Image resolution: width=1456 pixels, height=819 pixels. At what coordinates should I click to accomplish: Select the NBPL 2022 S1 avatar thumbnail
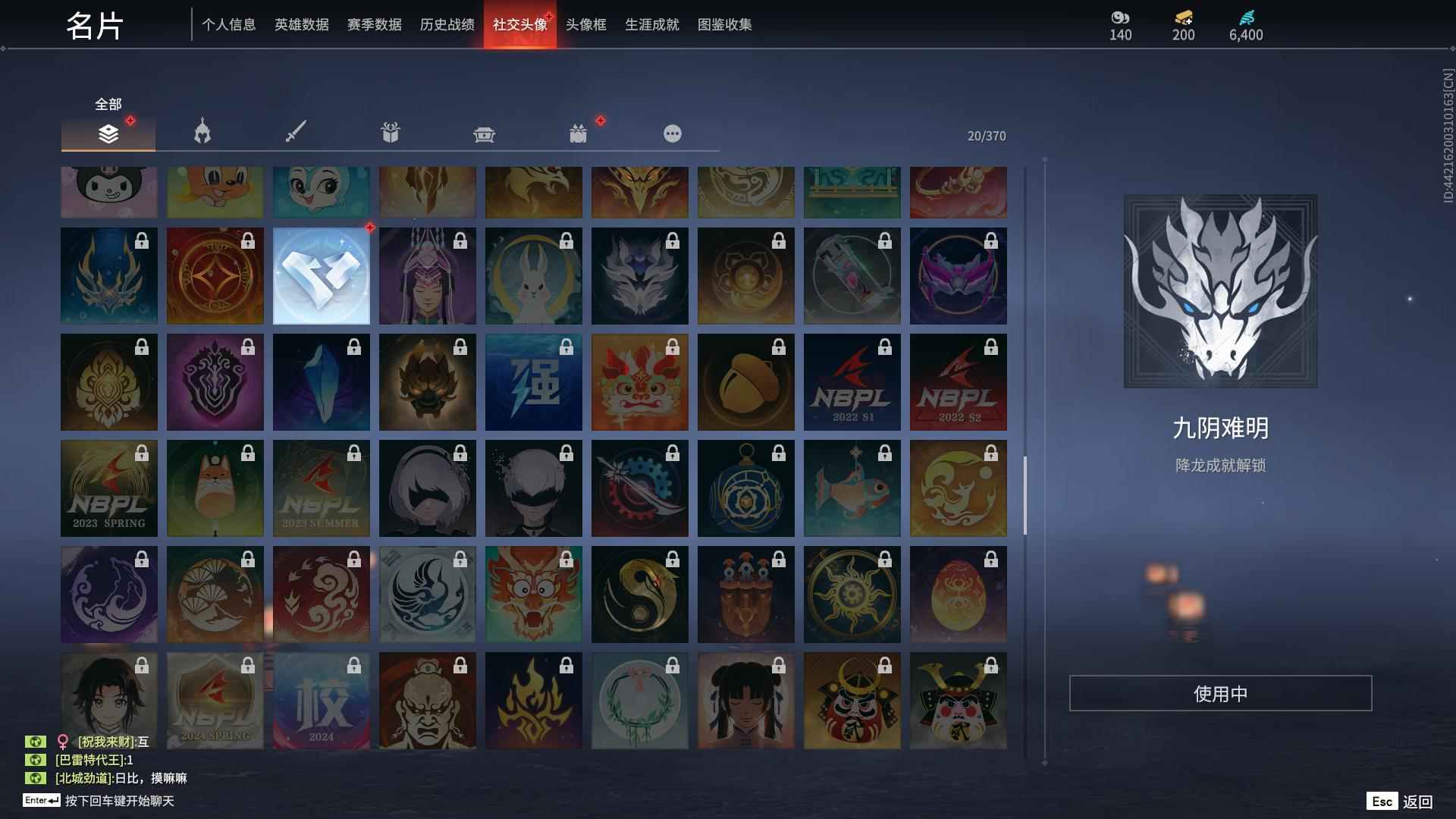click(852, 381)
